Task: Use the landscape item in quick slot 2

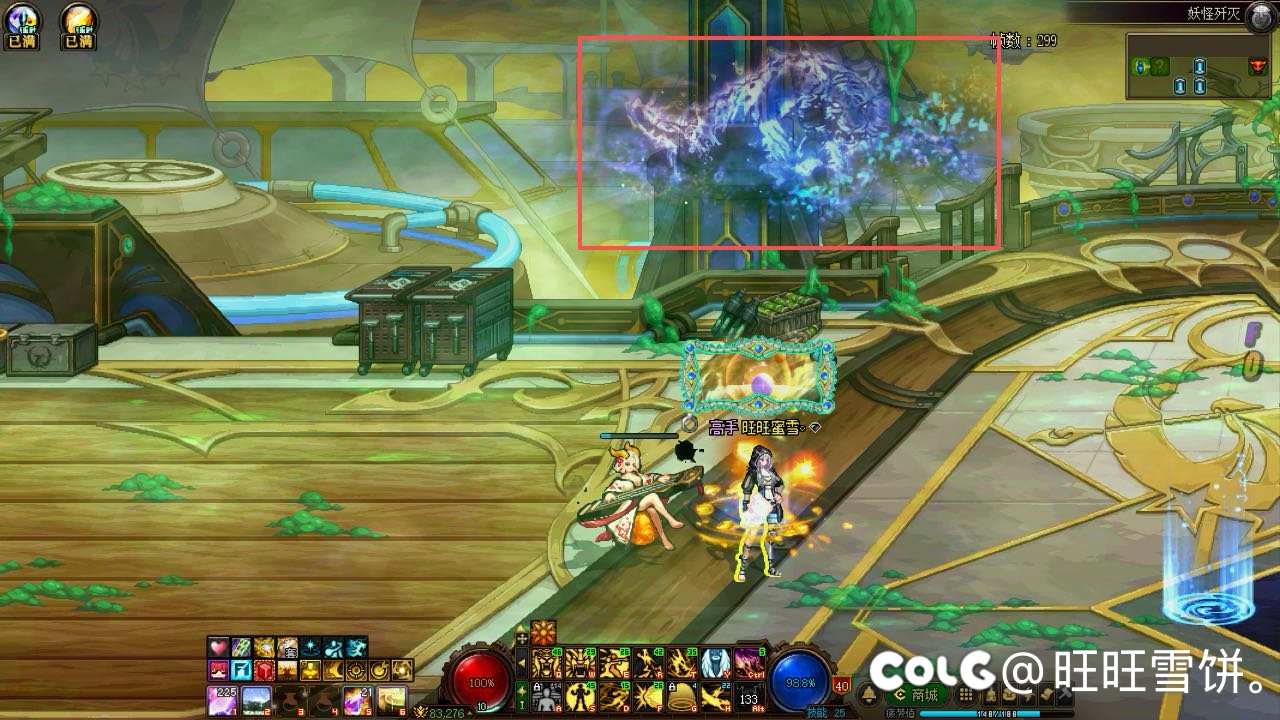Action: (256, 699)
